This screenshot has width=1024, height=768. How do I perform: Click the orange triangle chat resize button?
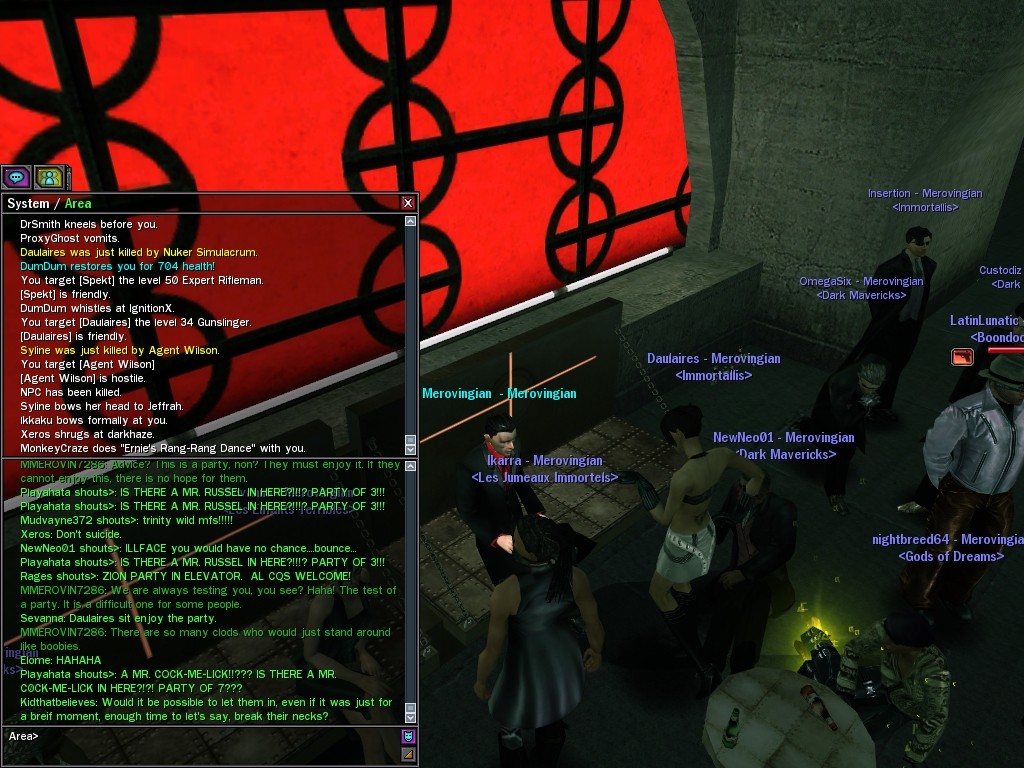[x=408, y=755]
